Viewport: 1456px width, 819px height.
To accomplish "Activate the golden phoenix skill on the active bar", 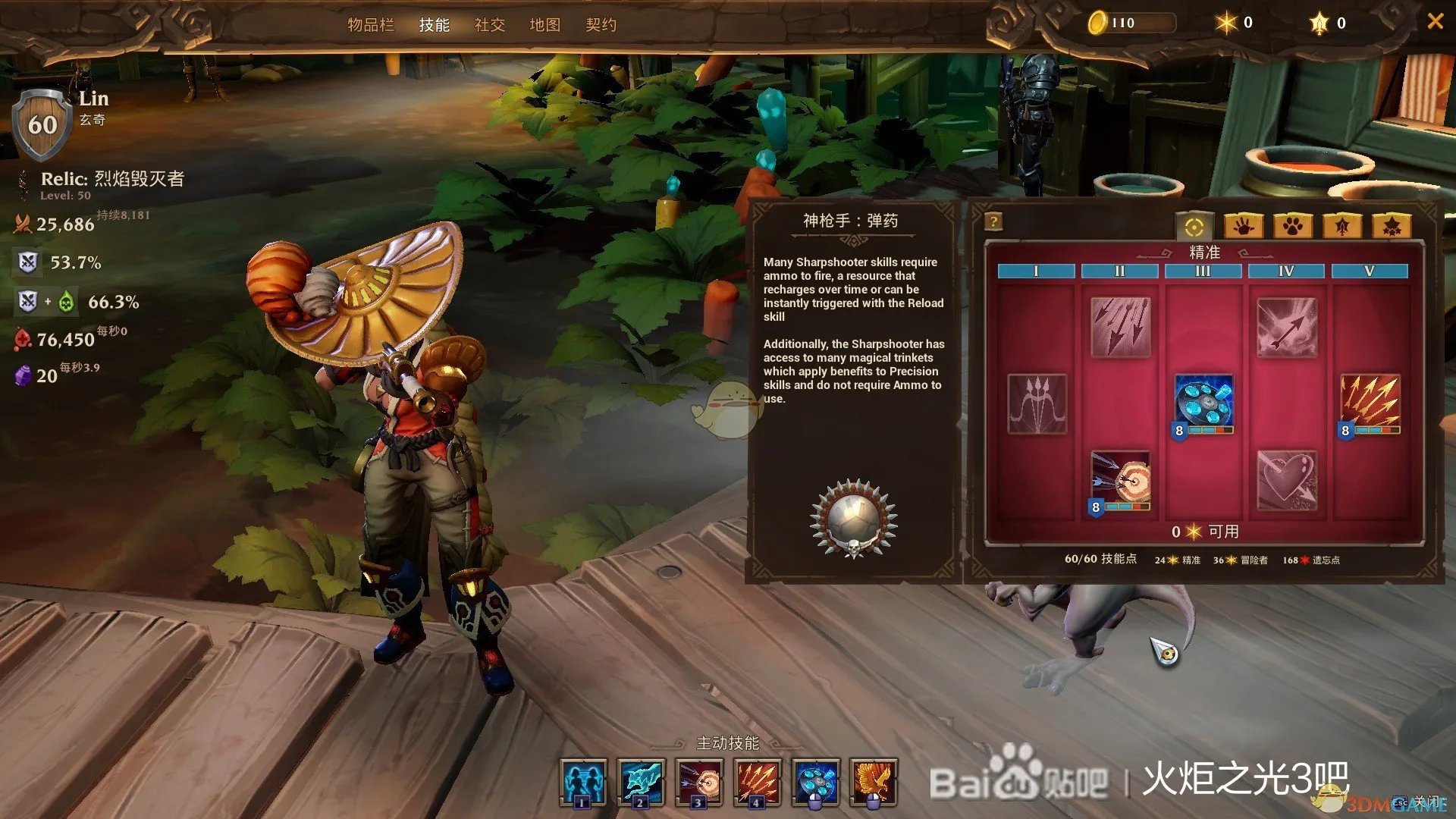I will pos(874,781).
